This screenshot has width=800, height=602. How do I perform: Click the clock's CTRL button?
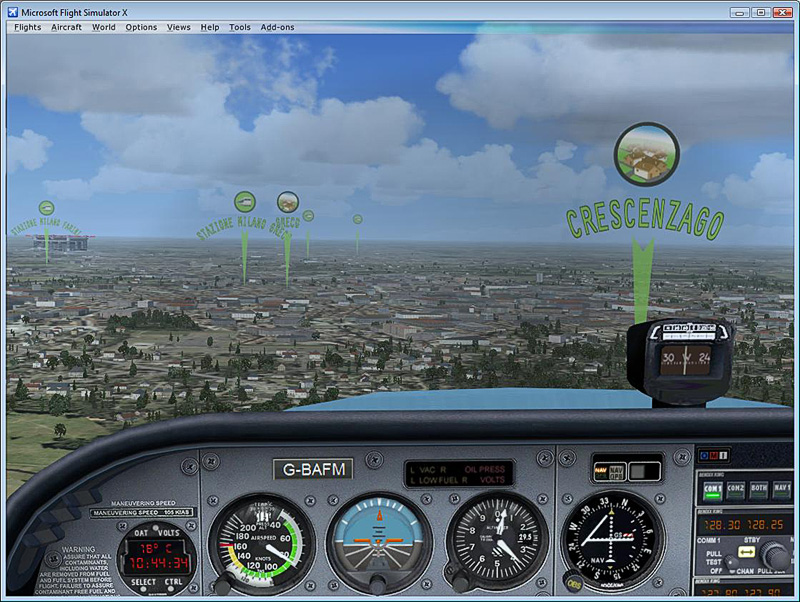click(173, 582)
